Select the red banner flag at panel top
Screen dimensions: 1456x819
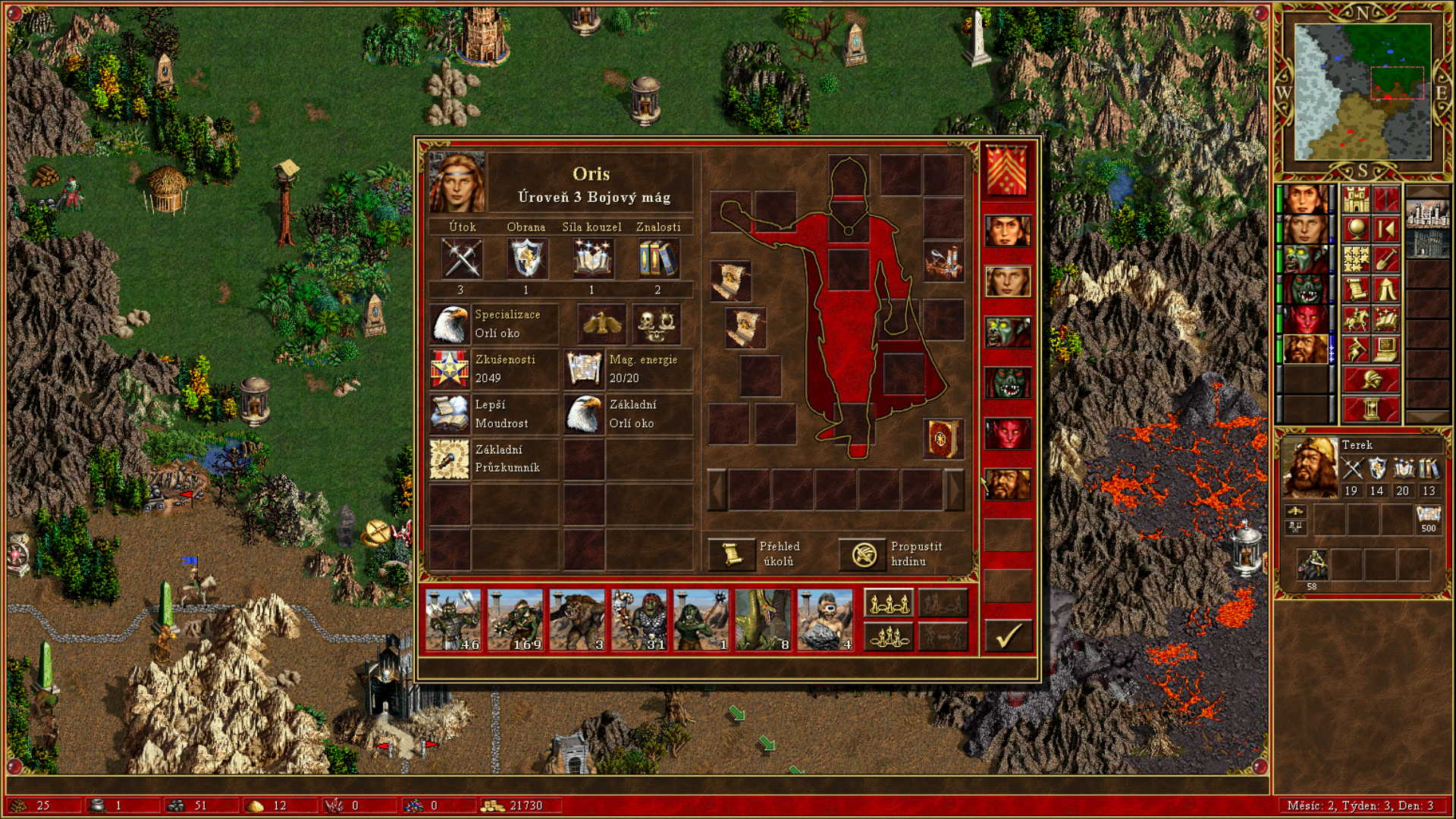point(1007,171)
